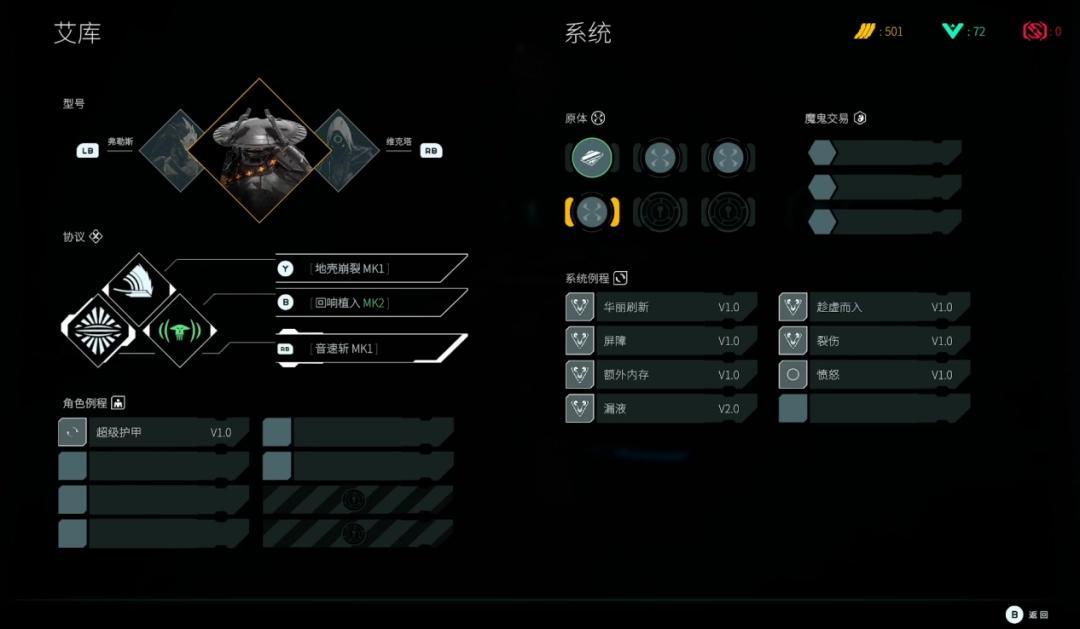Open the 裂伤 system routine
The height and width of the screenshot is (629, 1080).
click(x=873, y=341)
